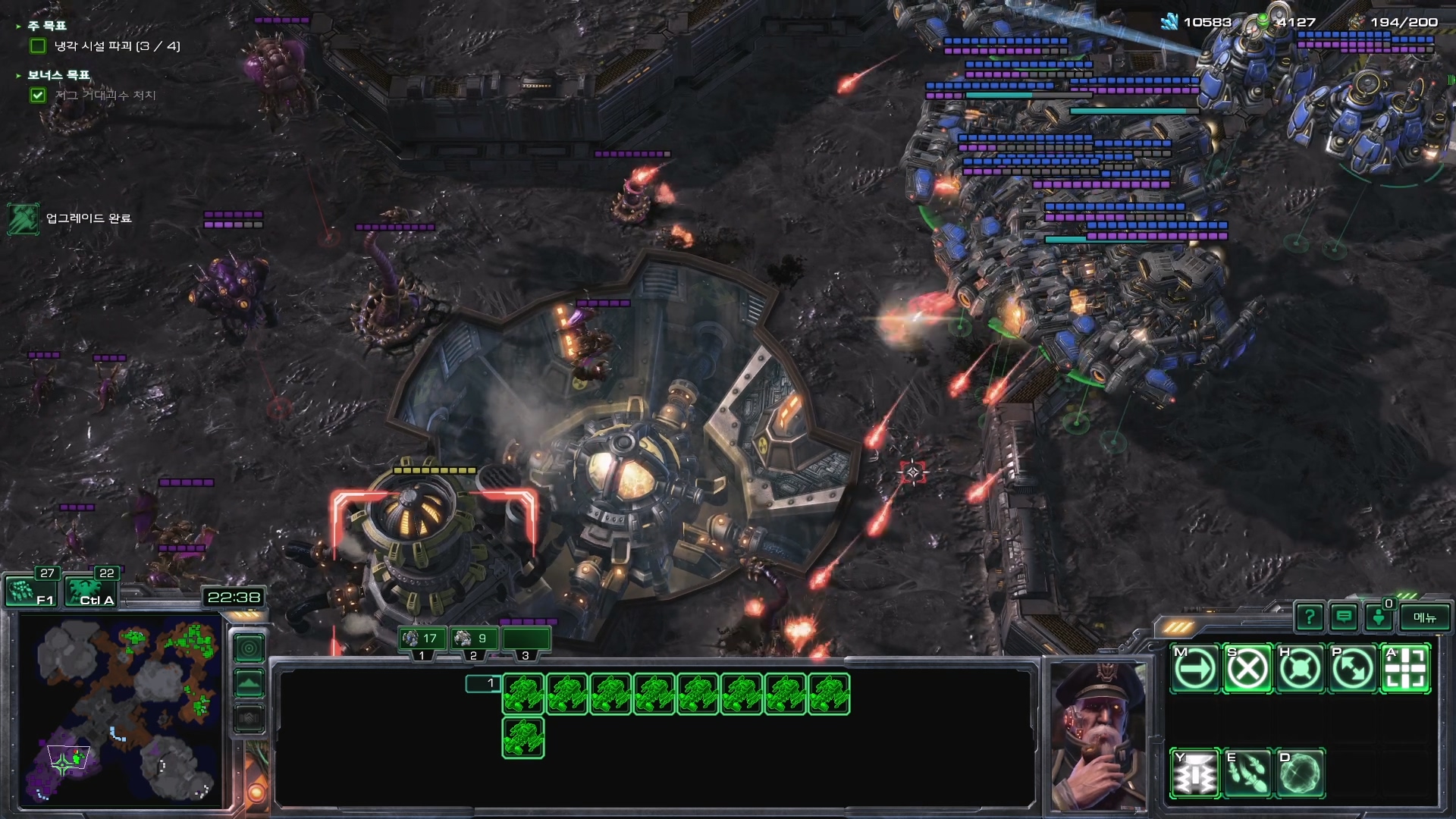
Task: Switch to control group 2 tab
Action: [x=473, y=639]
